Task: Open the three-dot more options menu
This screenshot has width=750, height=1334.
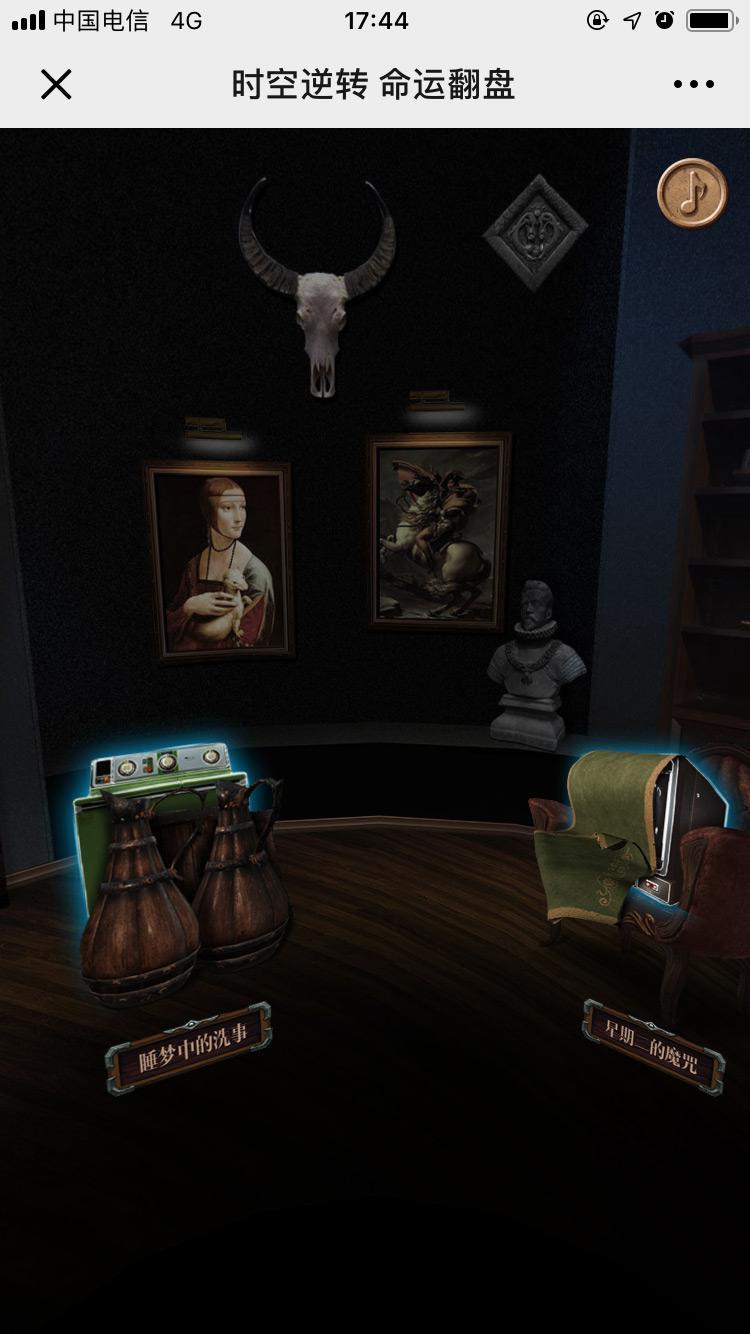Action: [693, 85]
